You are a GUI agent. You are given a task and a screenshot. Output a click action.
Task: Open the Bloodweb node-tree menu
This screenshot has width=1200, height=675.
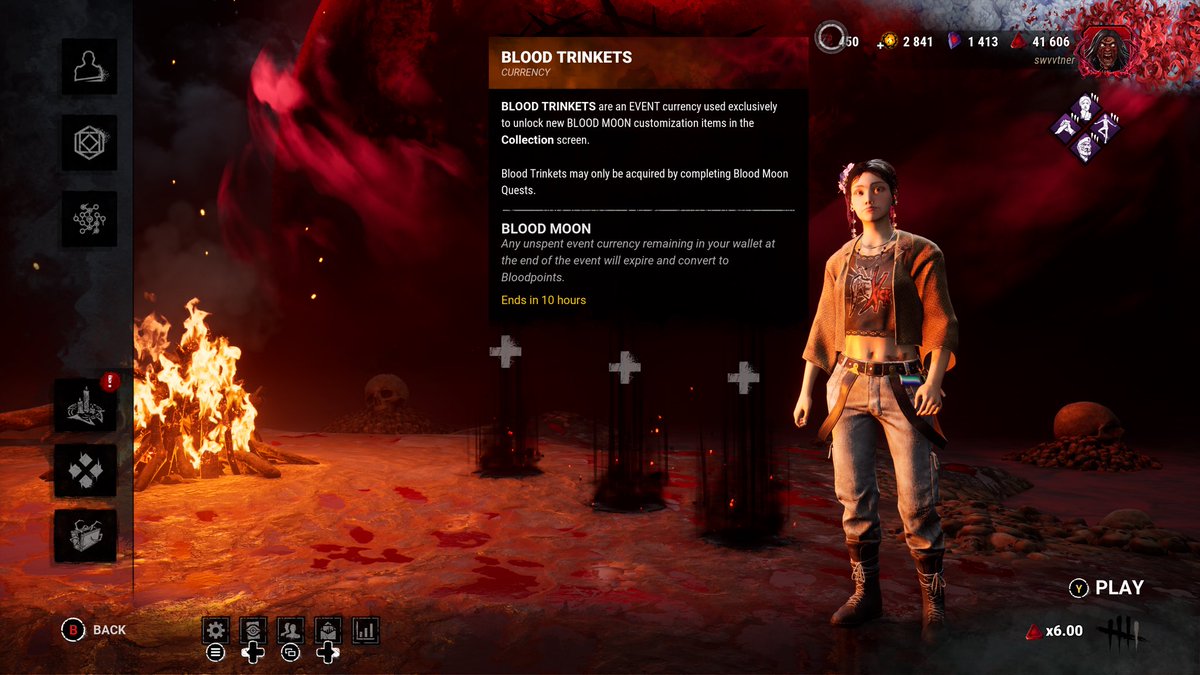(89, 218)
